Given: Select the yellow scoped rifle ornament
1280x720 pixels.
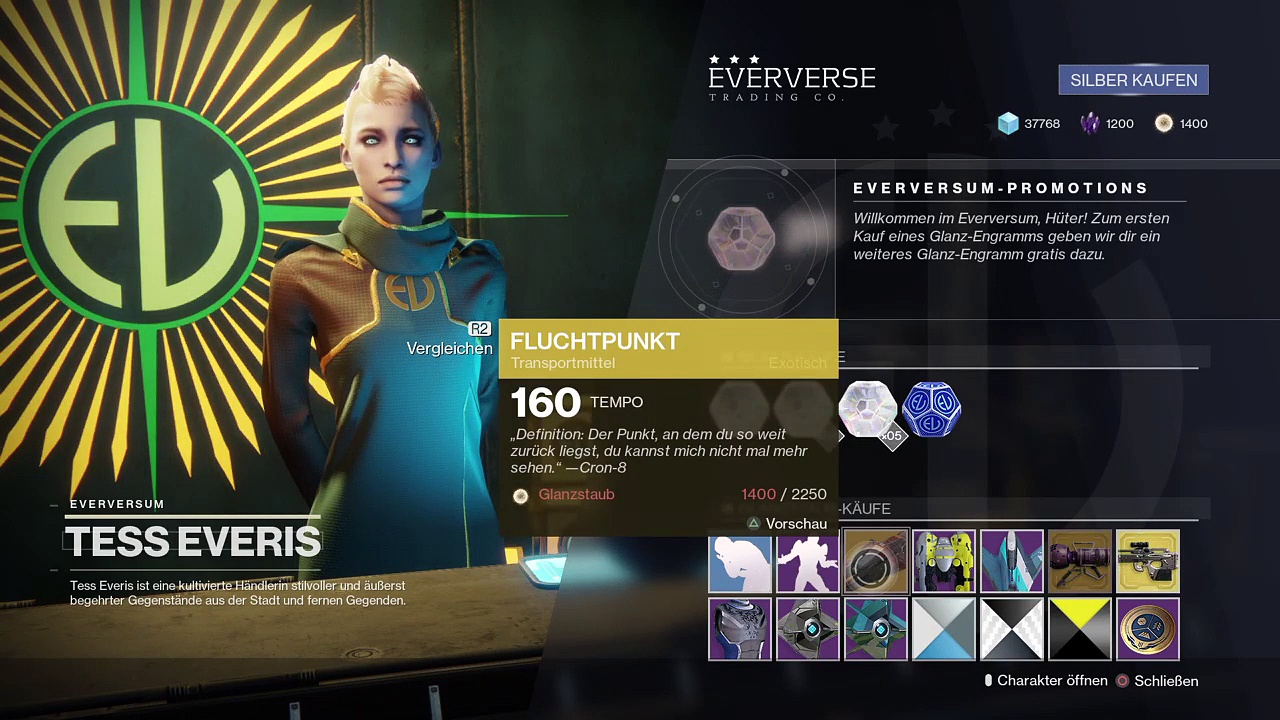Looking at the screenshot, I should click(1148, 562).
